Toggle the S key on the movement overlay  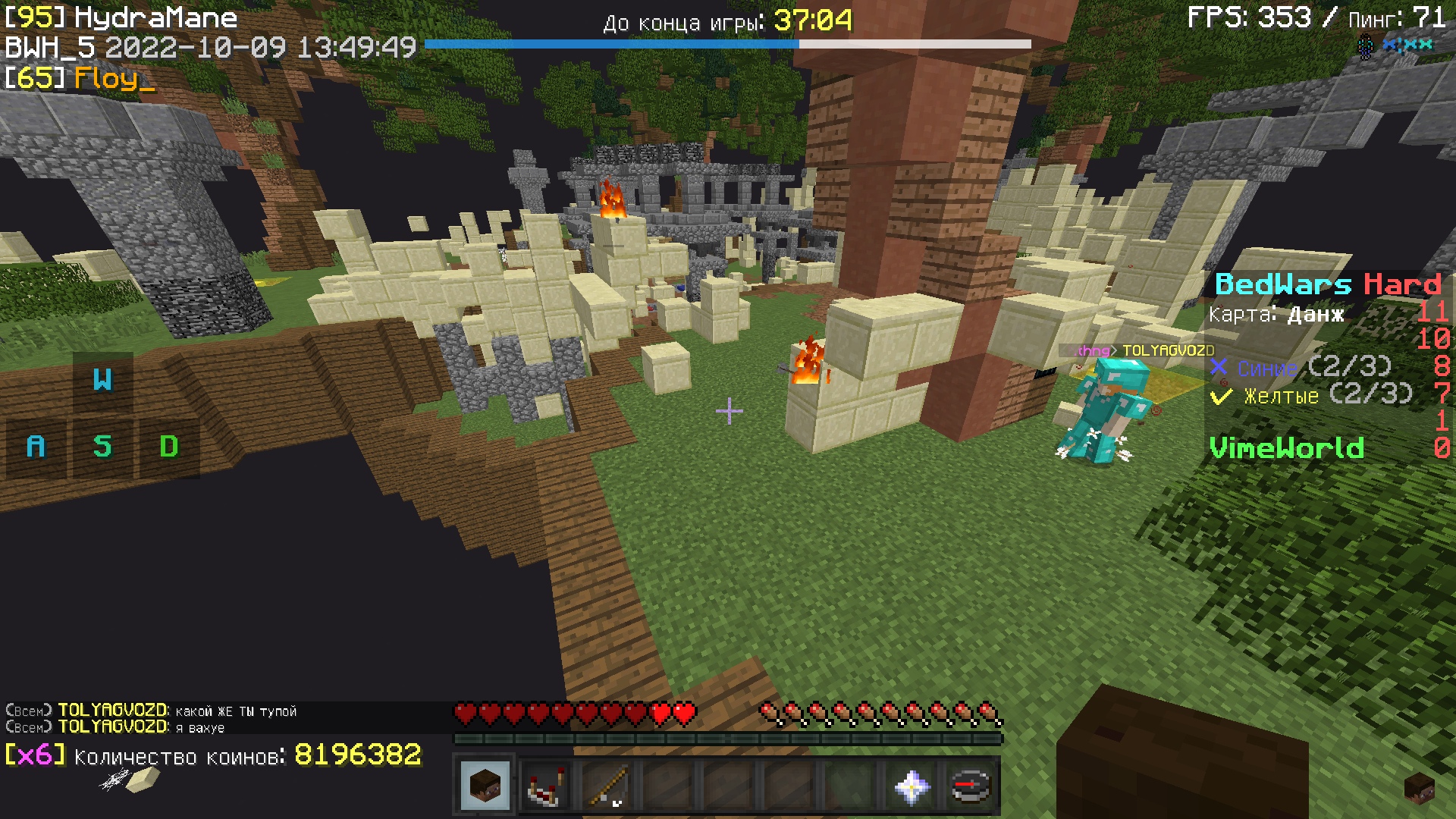[x=105, y=447]
